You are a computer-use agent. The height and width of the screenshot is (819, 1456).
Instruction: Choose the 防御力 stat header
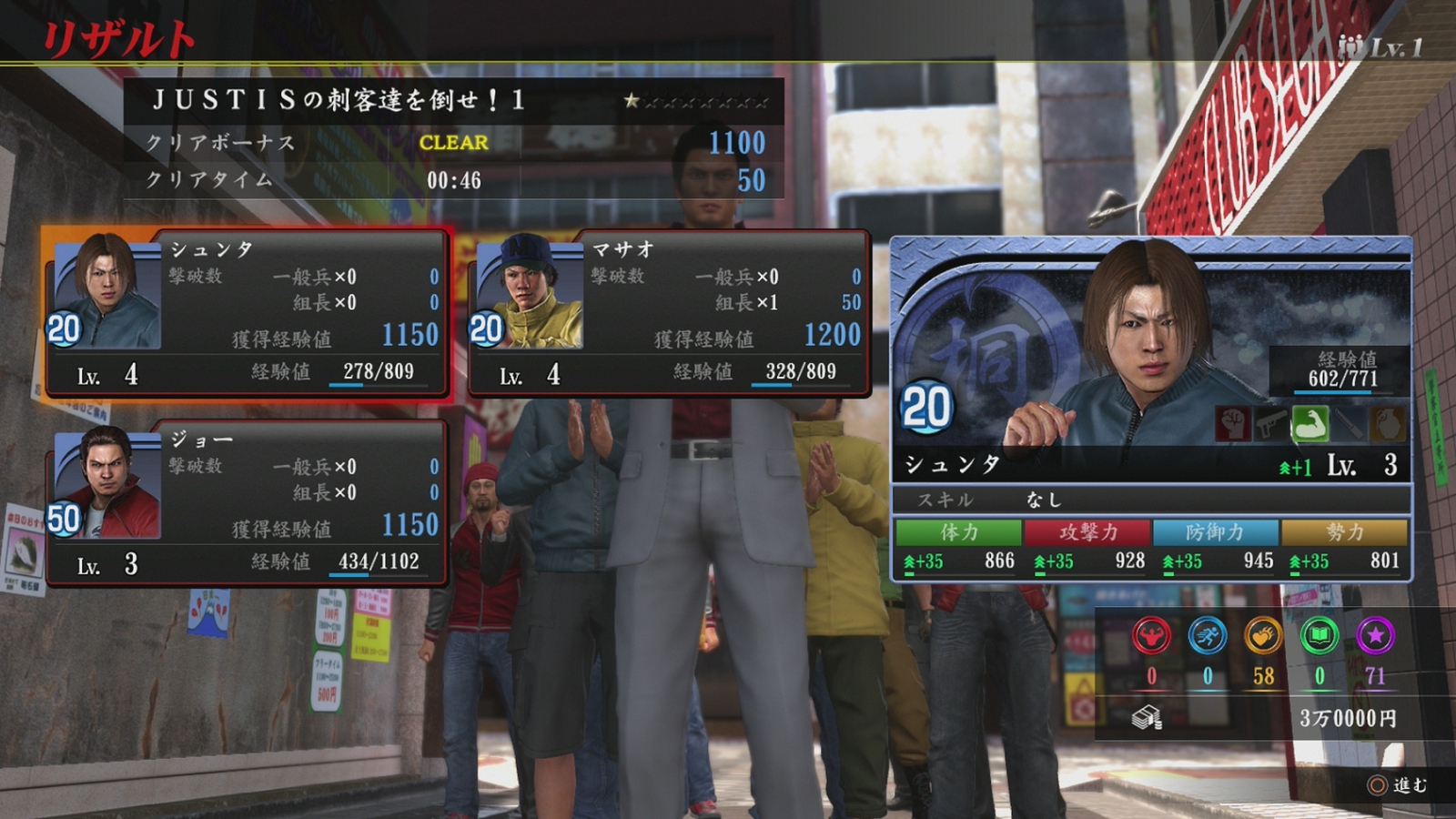[1216, 532]
